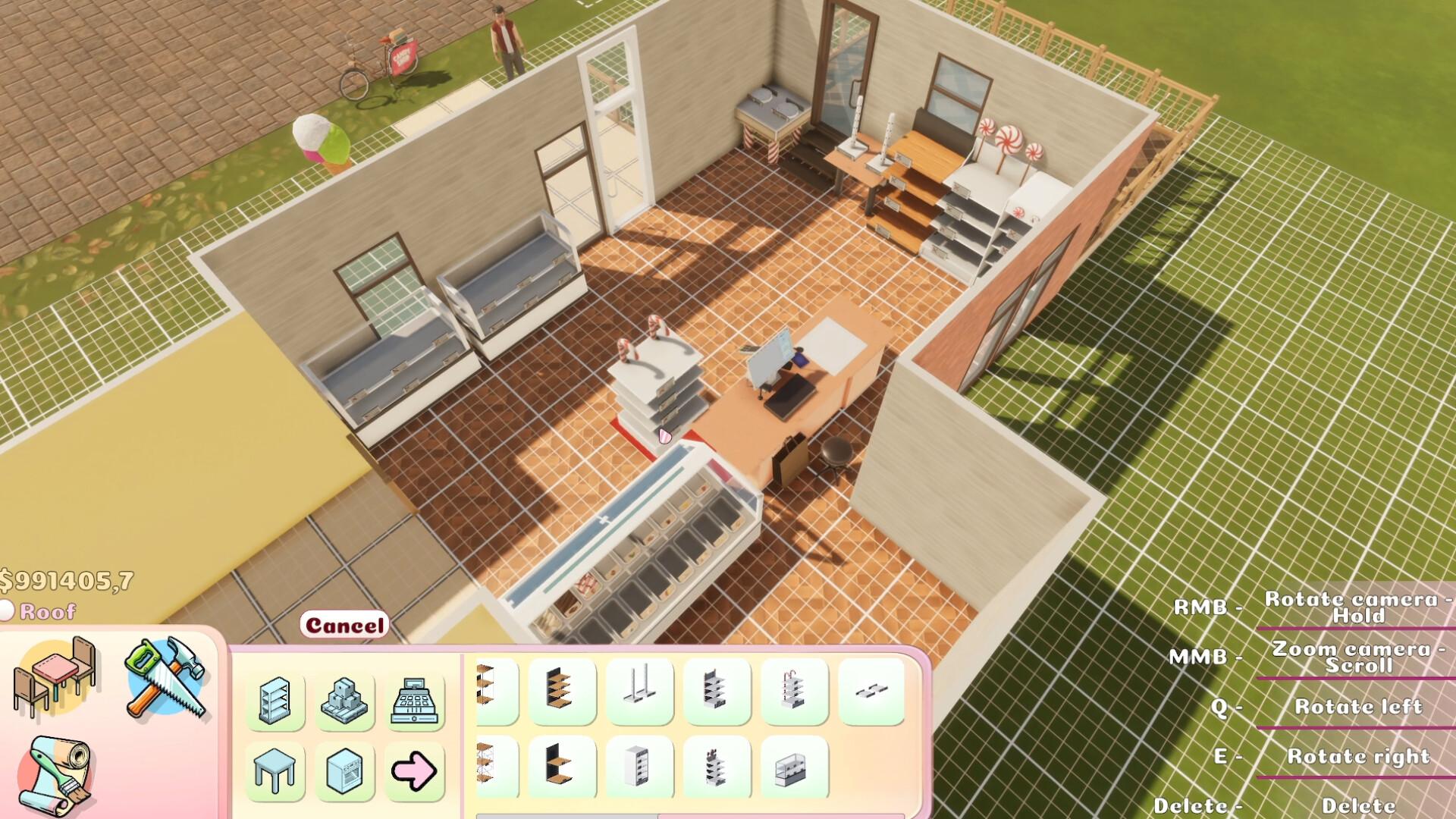The image size is (1456, 819).
Task: Pick the black shelf with two wooden boards
Action: tap(562, 767)
